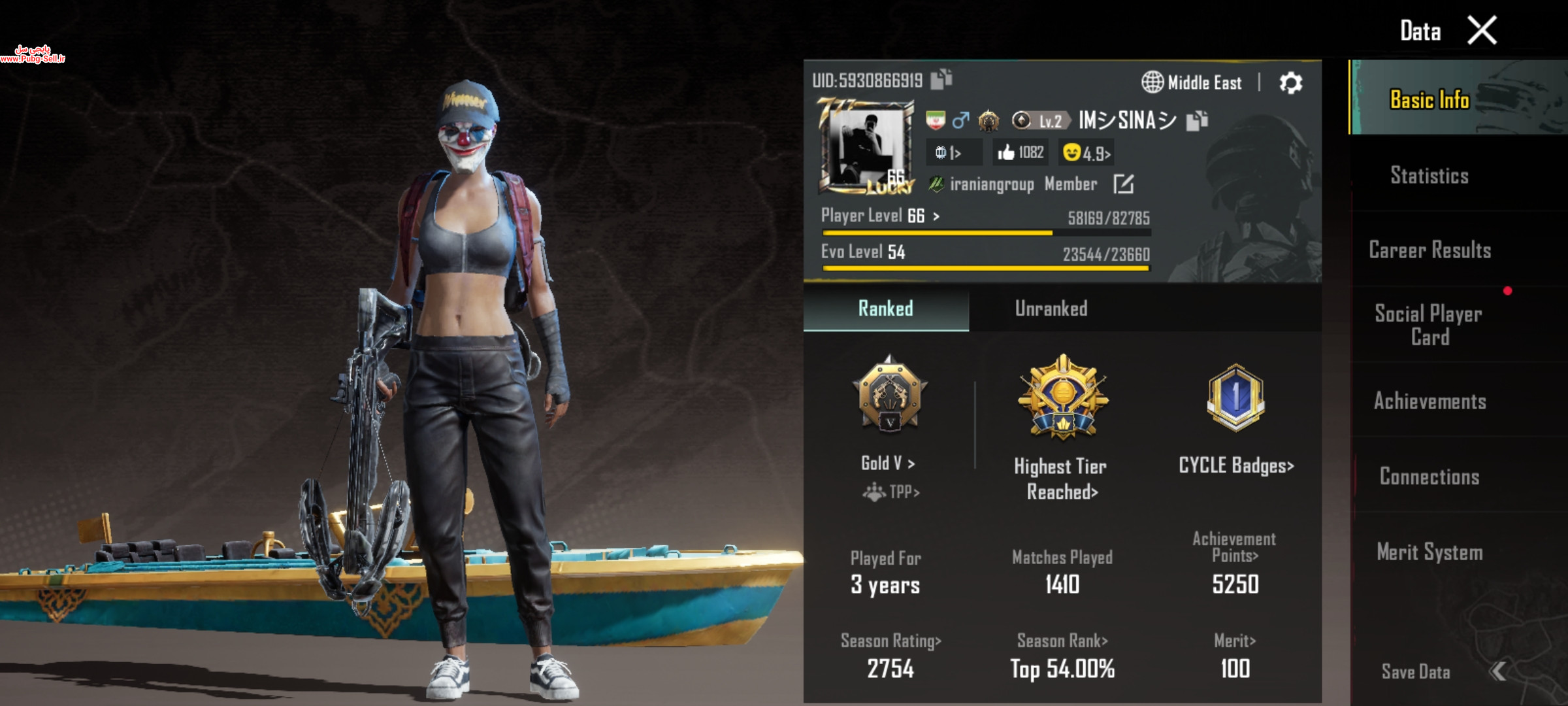Viewport: 1568px width, 706px height.
Task: View the 1082 likes thumbs-up counter
Action: coord(1020,152)
